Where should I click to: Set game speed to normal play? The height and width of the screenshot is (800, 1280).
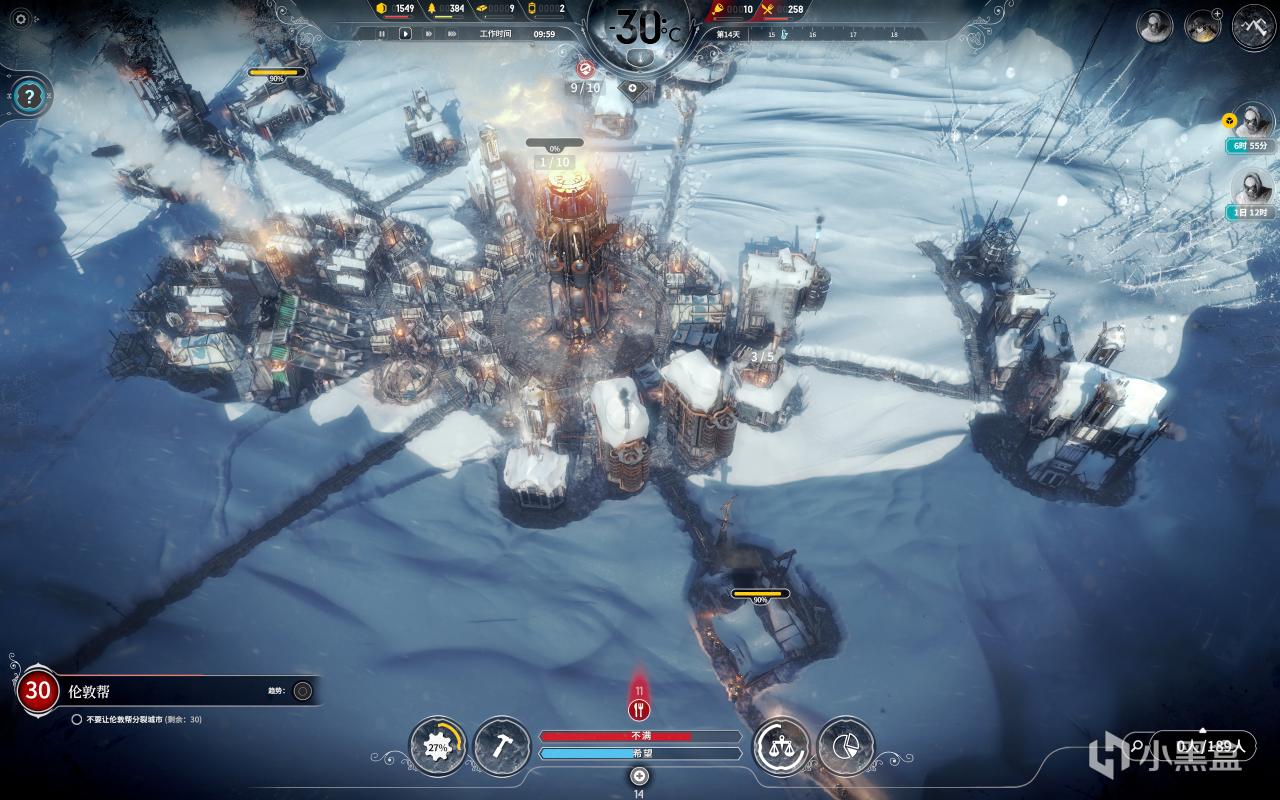tap(405, 33)
